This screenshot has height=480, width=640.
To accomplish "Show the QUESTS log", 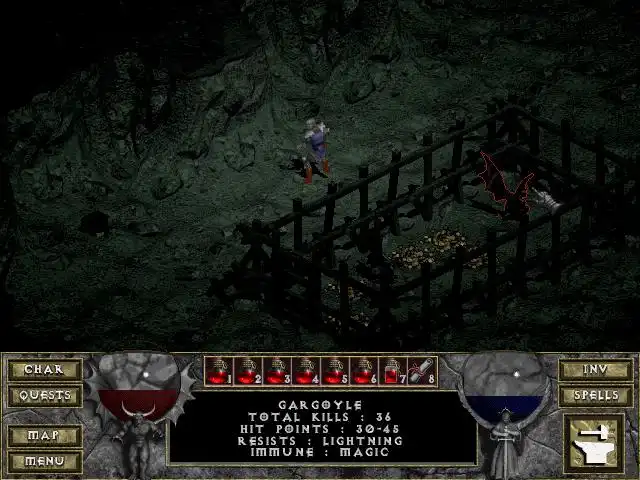I will pyautogui.click(x=44, y=395).
